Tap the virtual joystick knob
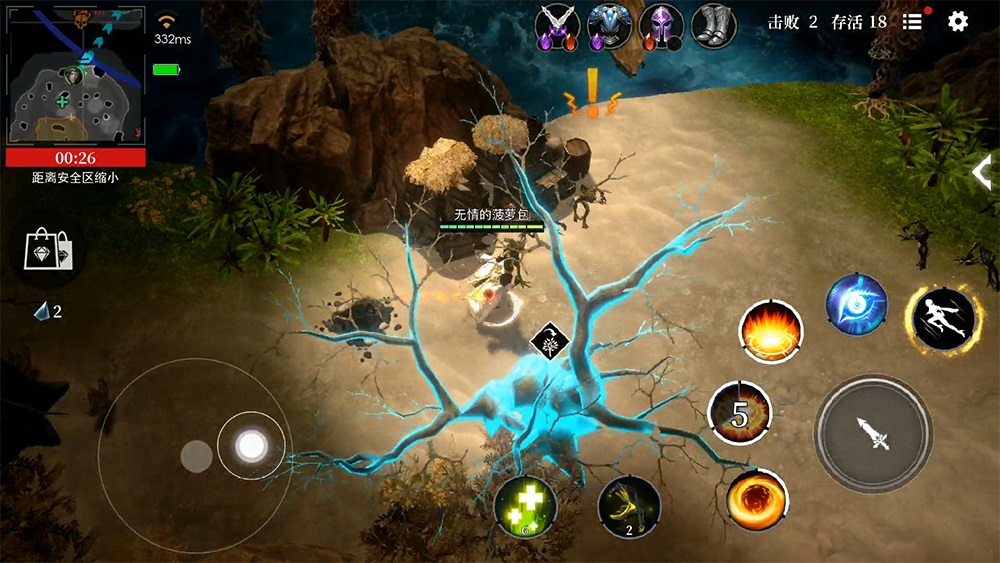Screen dimensions: 1000x563 [251, 446]
